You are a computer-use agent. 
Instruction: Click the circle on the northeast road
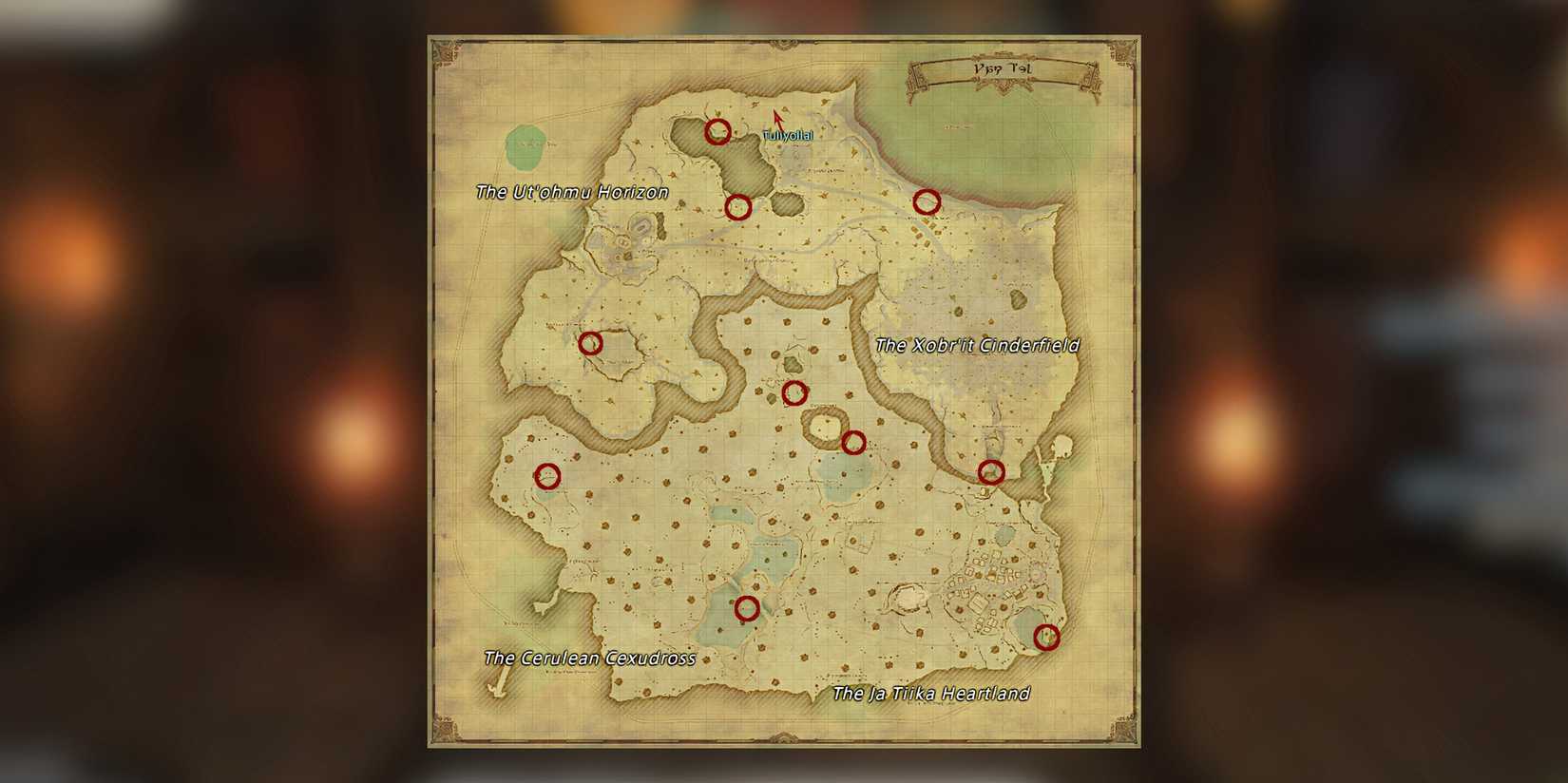click(x=926, y=201)
